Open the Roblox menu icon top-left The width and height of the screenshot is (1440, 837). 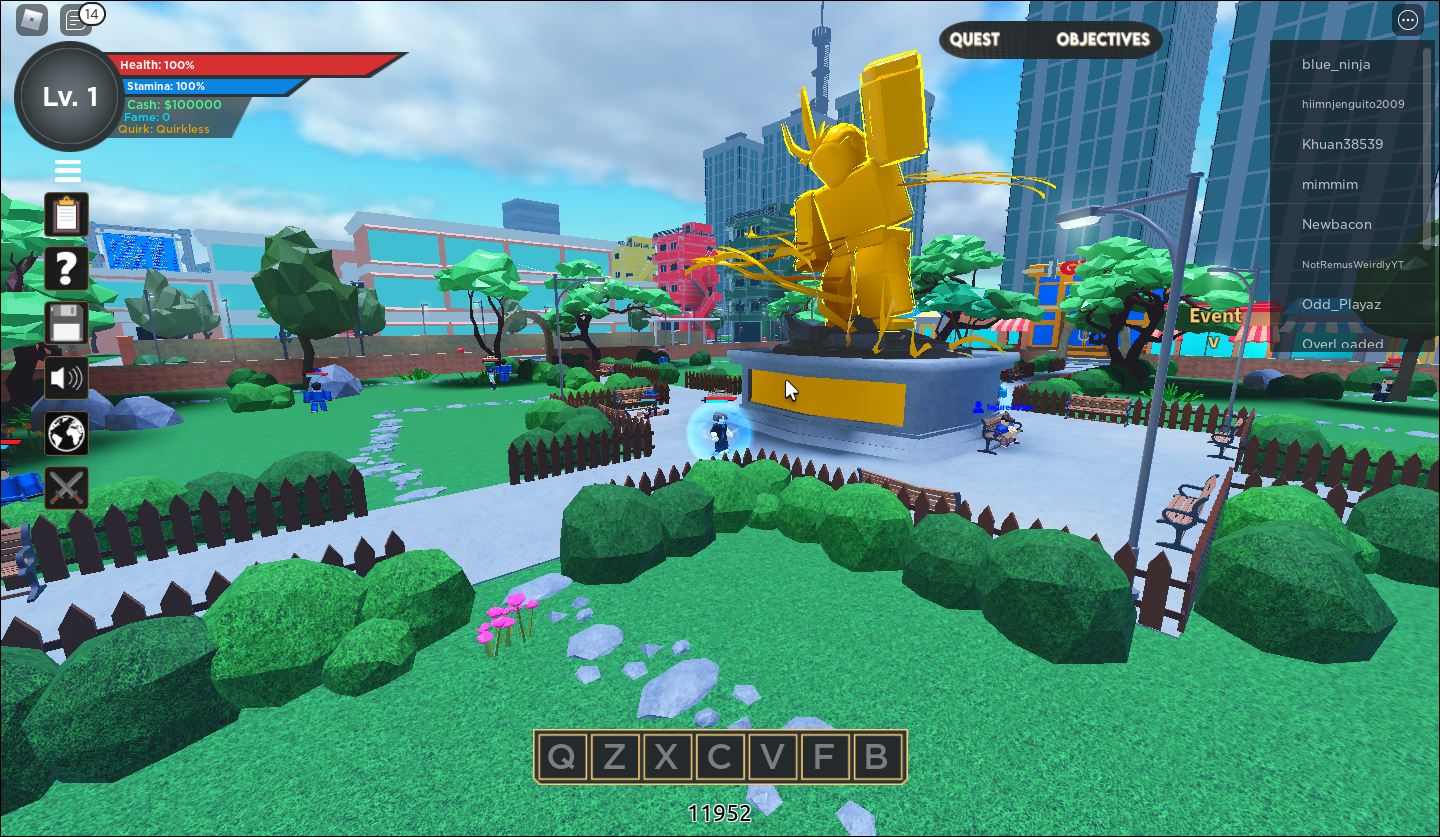tap(31, 19)
